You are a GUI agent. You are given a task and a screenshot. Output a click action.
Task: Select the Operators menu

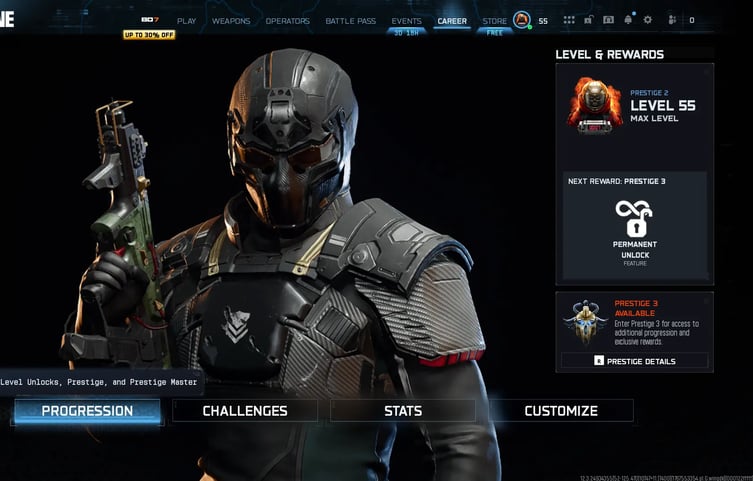(x=288, y=21)
